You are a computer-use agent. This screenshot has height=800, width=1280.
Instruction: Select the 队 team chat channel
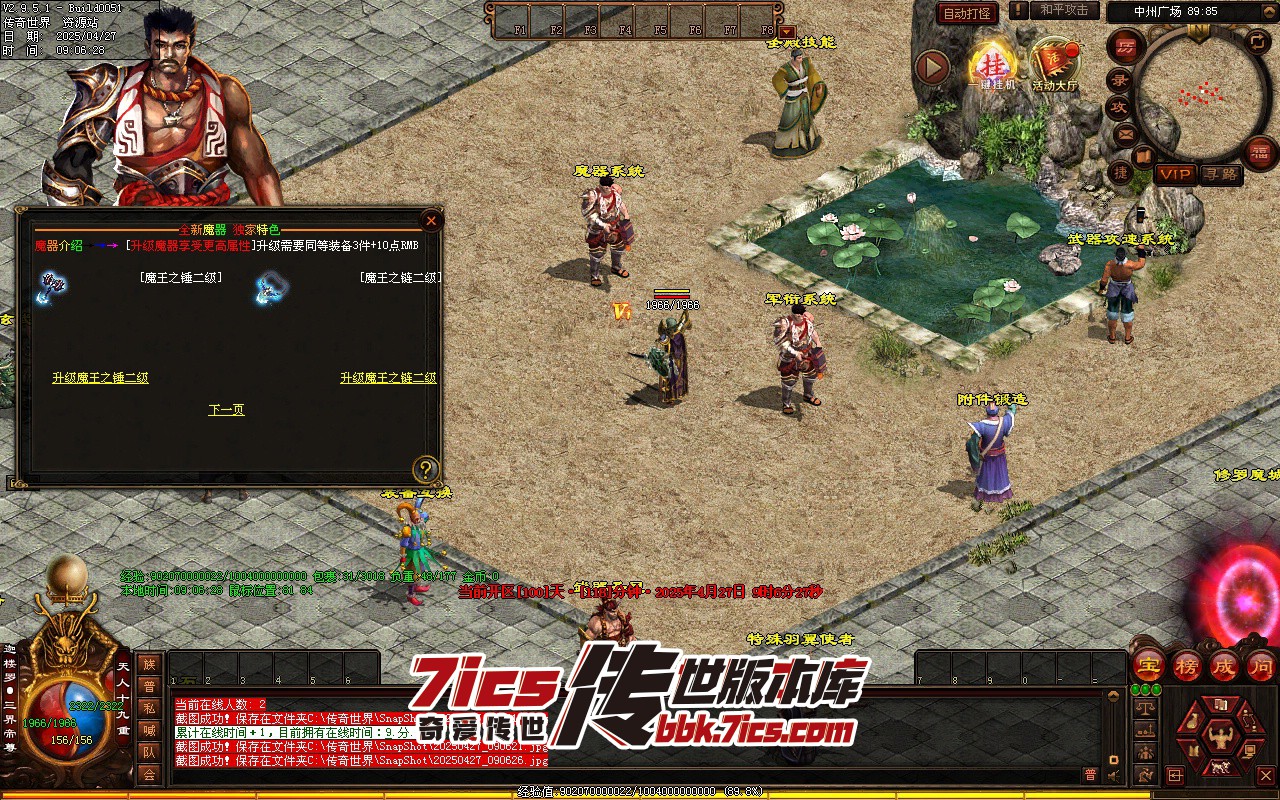[149, 752]
